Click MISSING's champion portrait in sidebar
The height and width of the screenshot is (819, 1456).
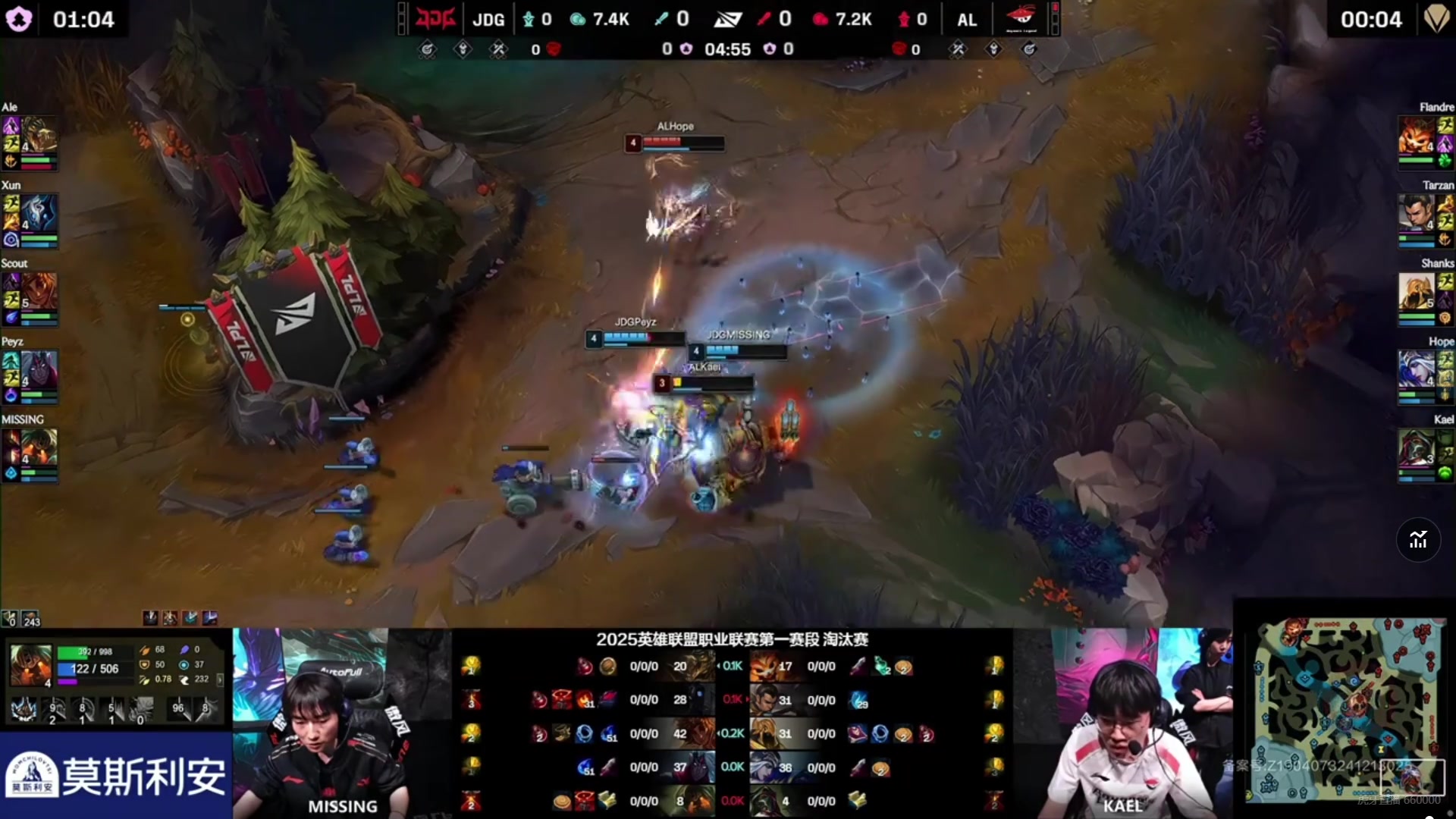(x=39, y=447)
